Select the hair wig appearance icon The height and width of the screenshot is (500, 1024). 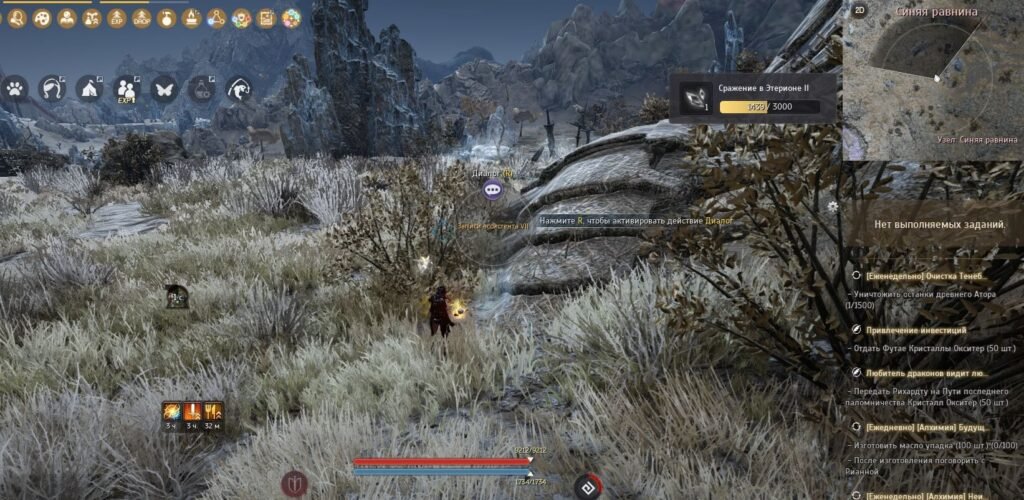click(51, 88)
